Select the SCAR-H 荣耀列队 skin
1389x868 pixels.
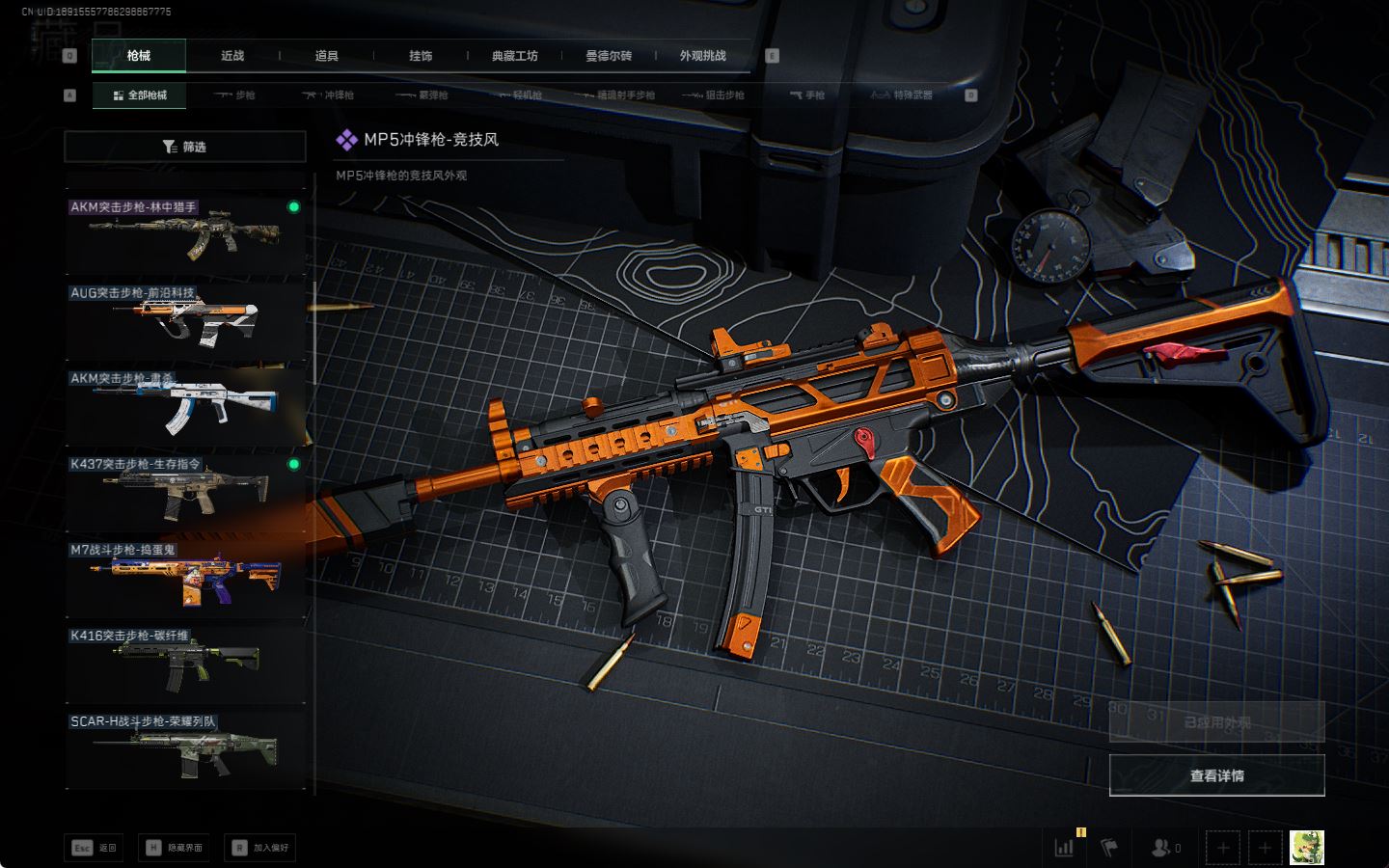[x=184, y=747]
